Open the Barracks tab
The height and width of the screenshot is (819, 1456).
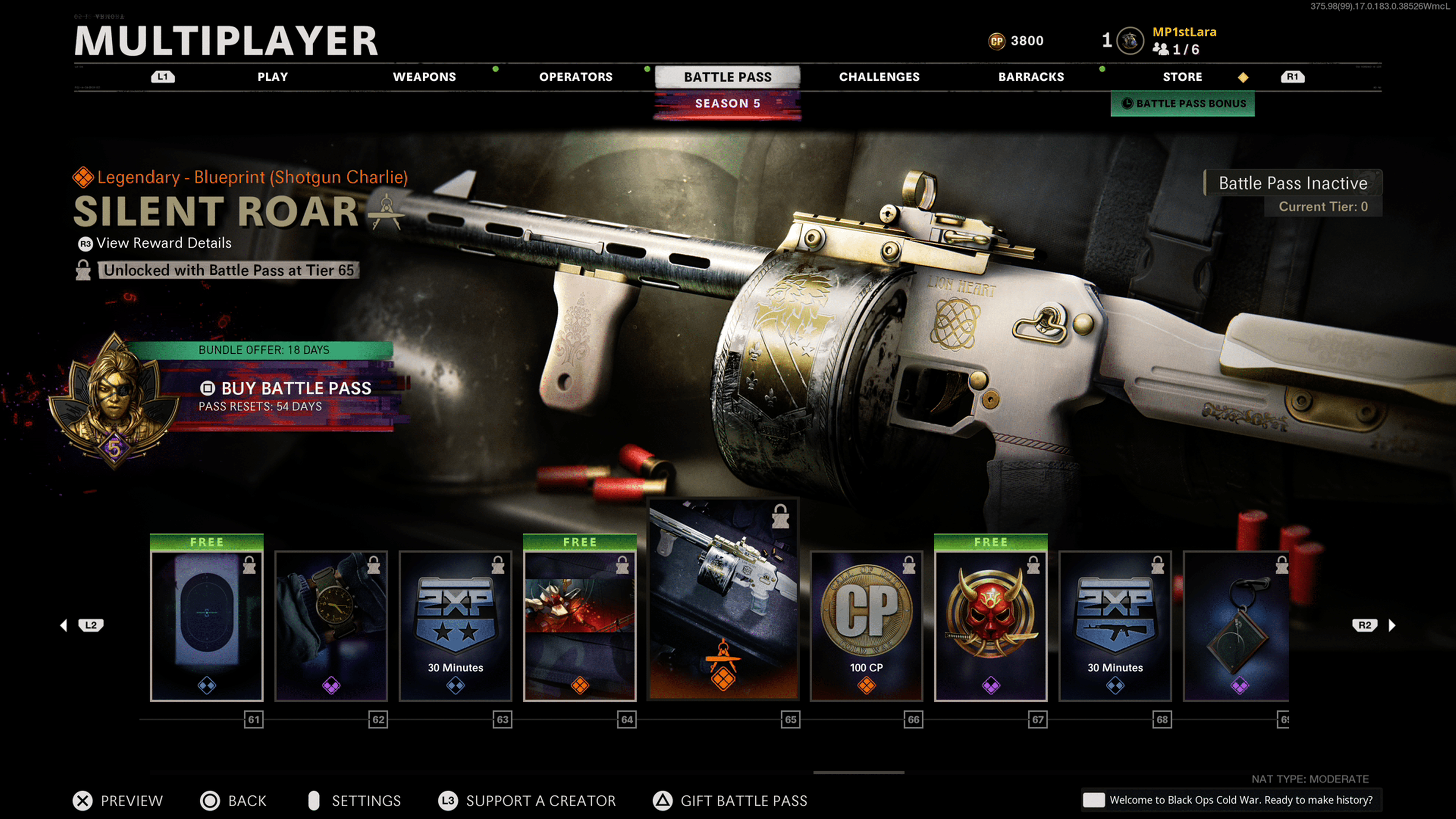click(1031, 77)
